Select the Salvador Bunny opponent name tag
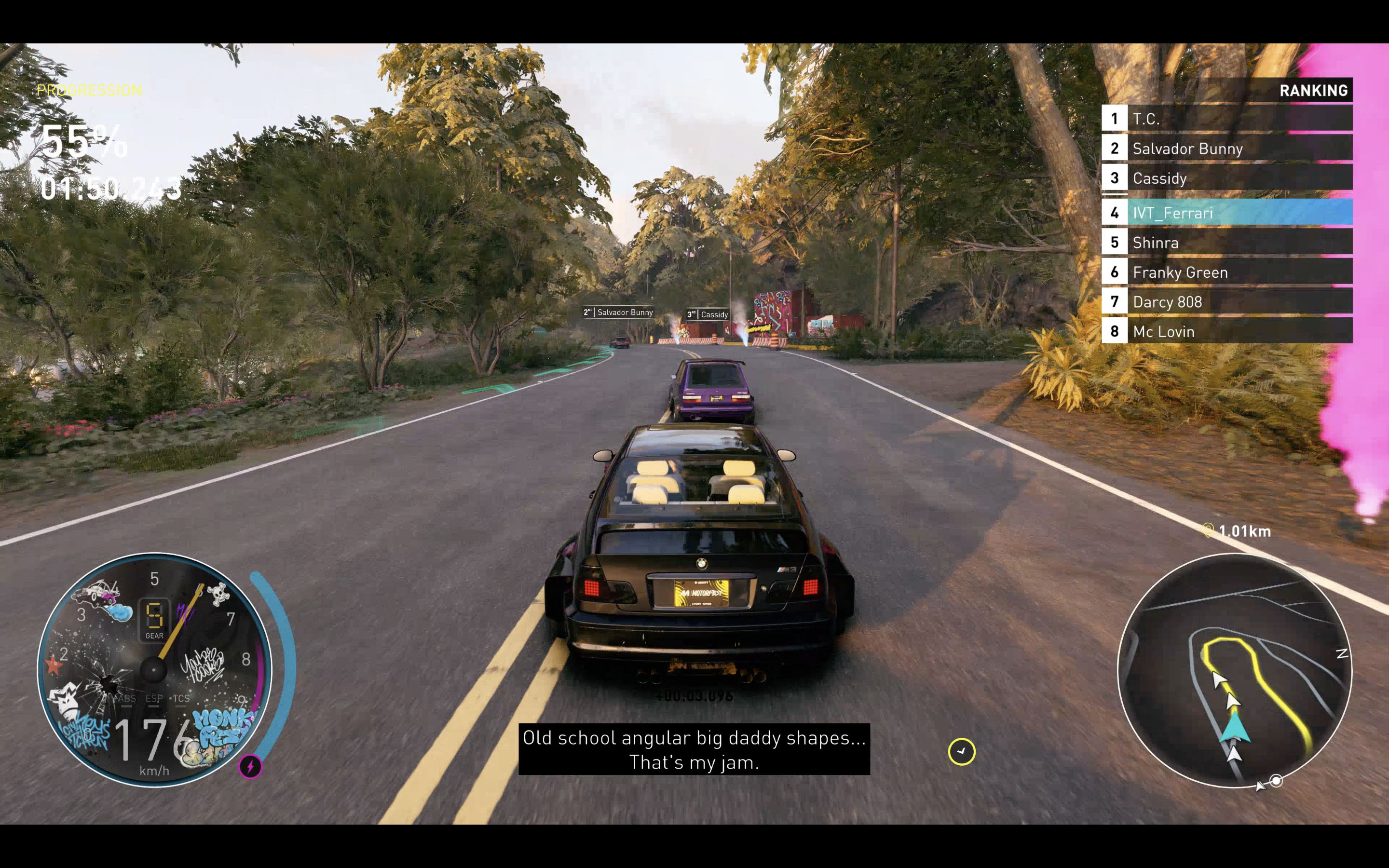 coord(618,312)
